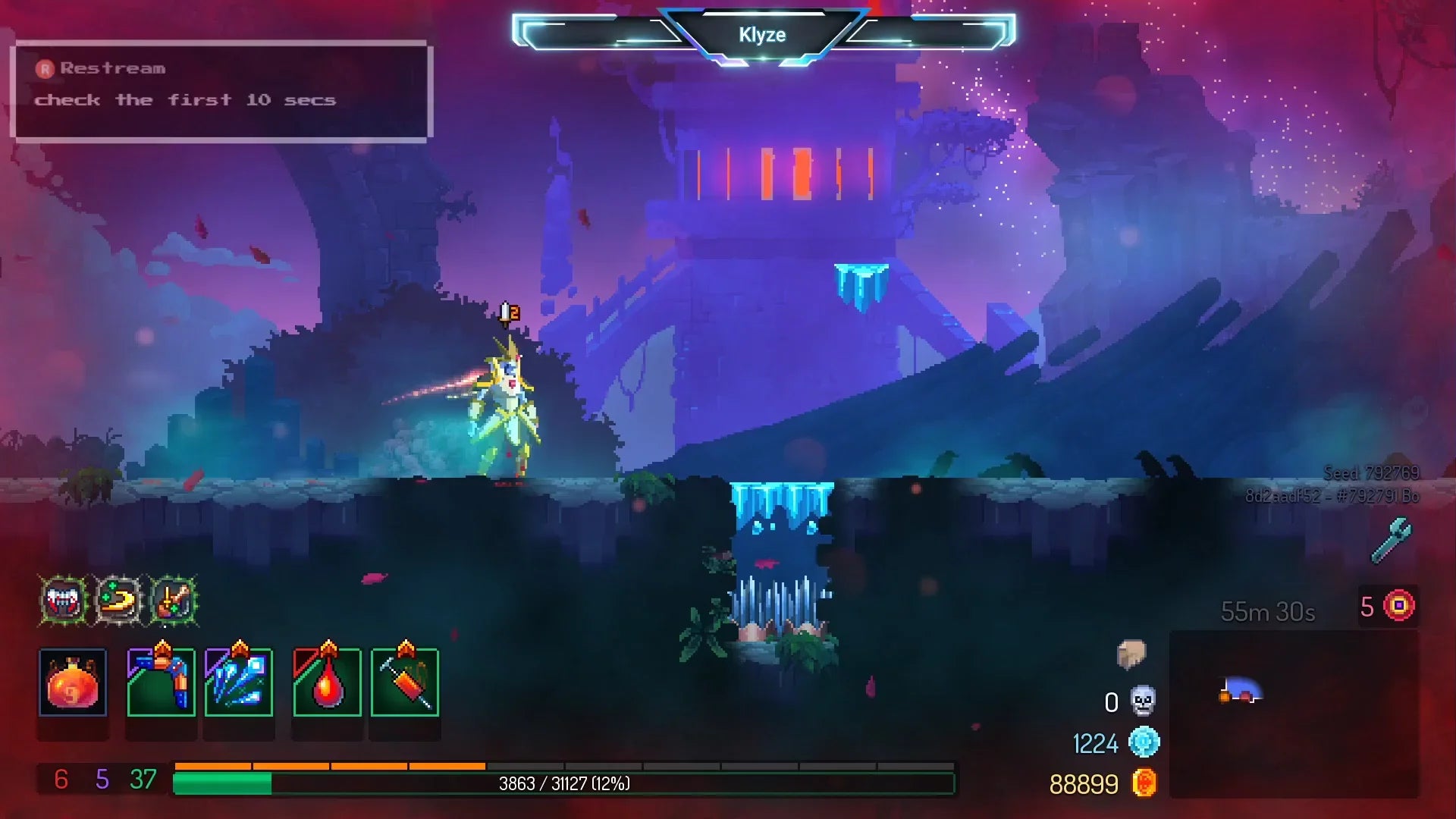Click the teal wrench icon
The height and width of the screenshot is (819, 1456).
point(1392,540)
